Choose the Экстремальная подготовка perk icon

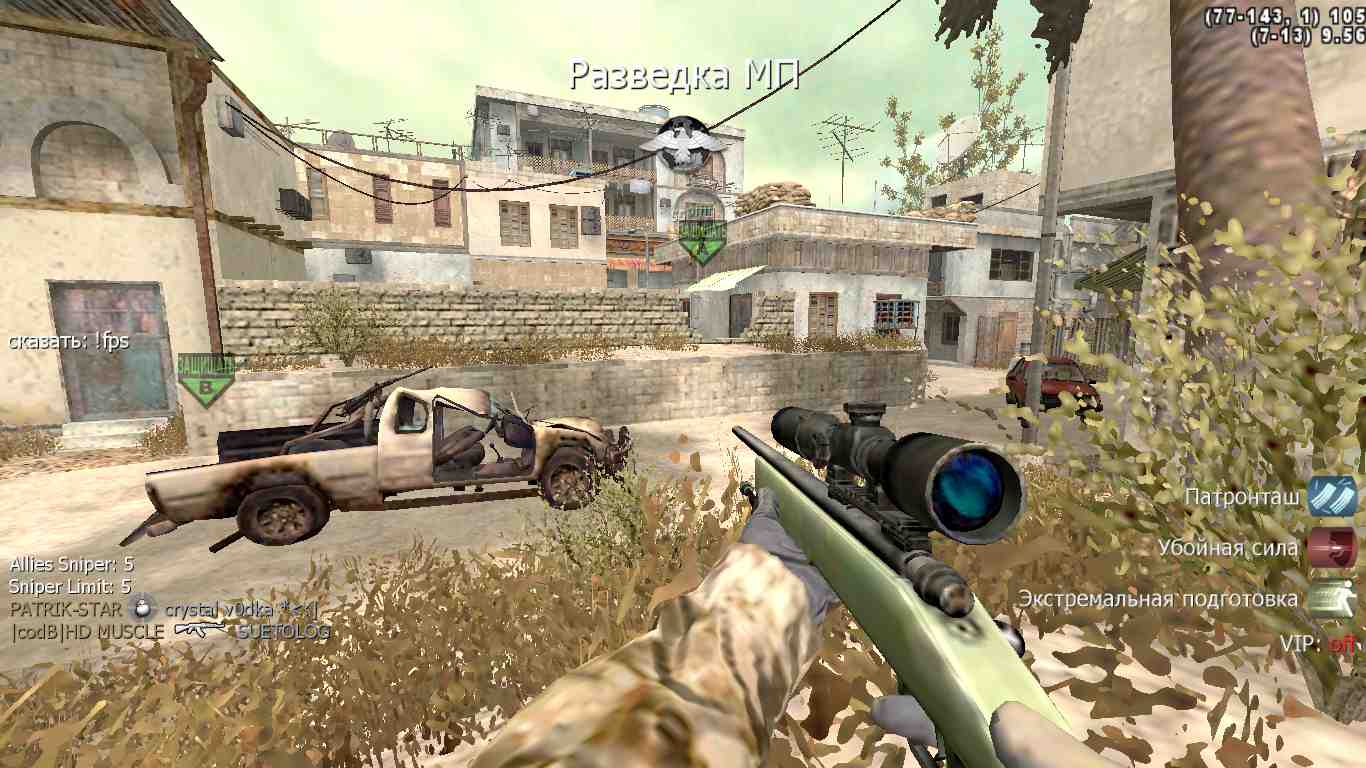click(1331, 599)
